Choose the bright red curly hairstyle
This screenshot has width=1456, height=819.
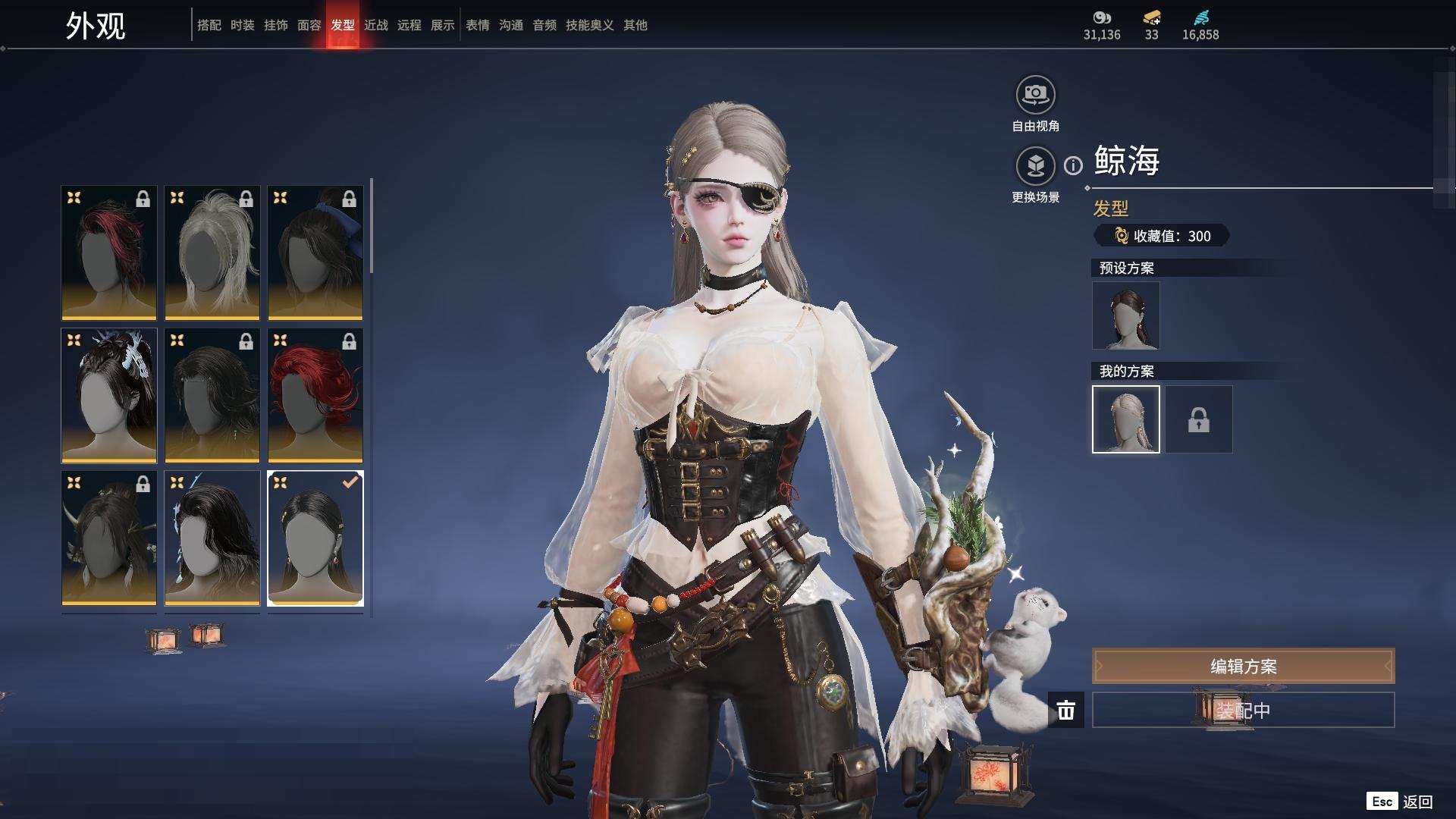tap(315, 395)
